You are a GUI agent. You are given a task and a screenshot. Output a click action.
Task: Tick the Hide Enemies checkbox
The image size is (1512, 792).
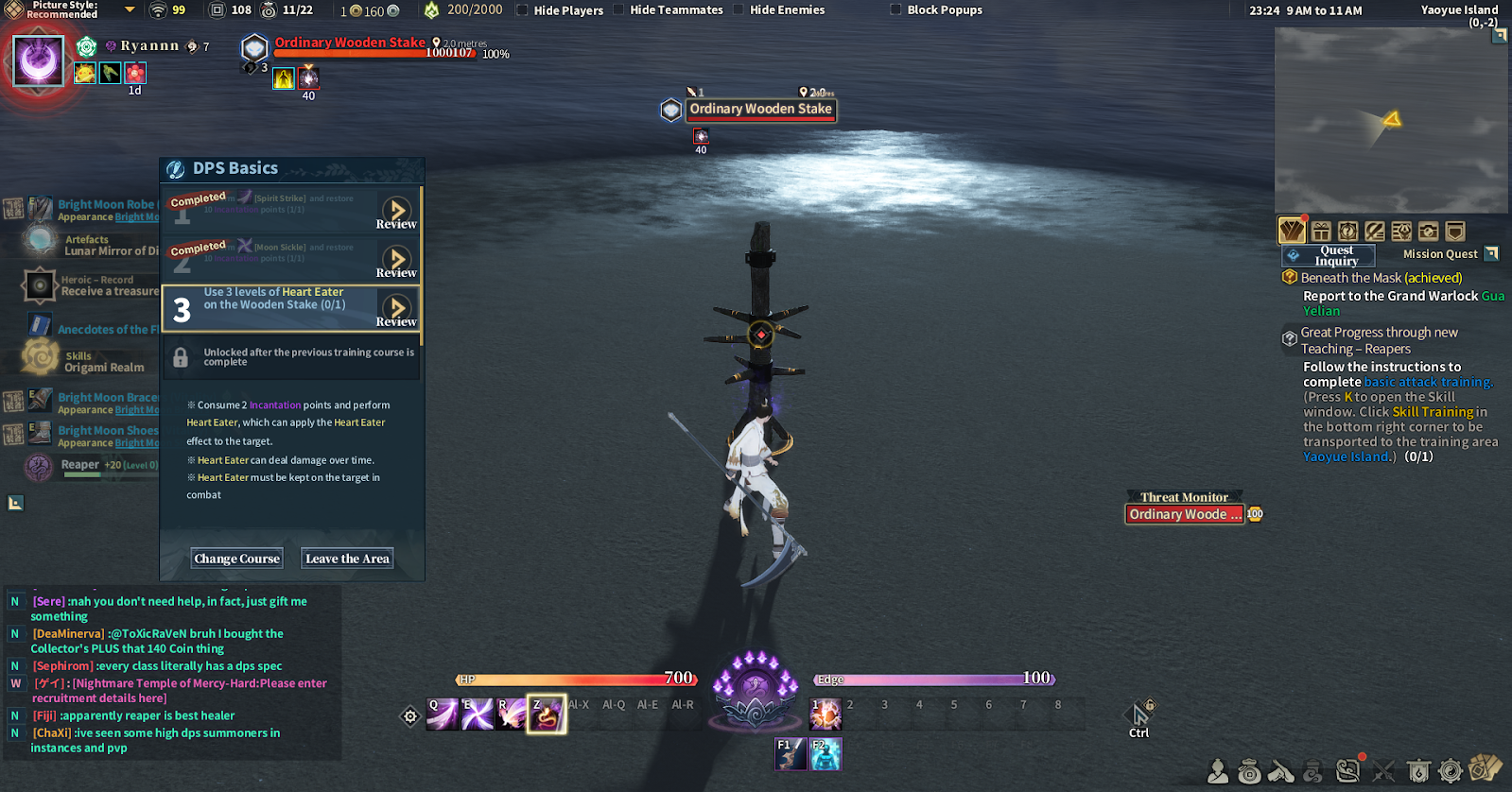point(739,10)
